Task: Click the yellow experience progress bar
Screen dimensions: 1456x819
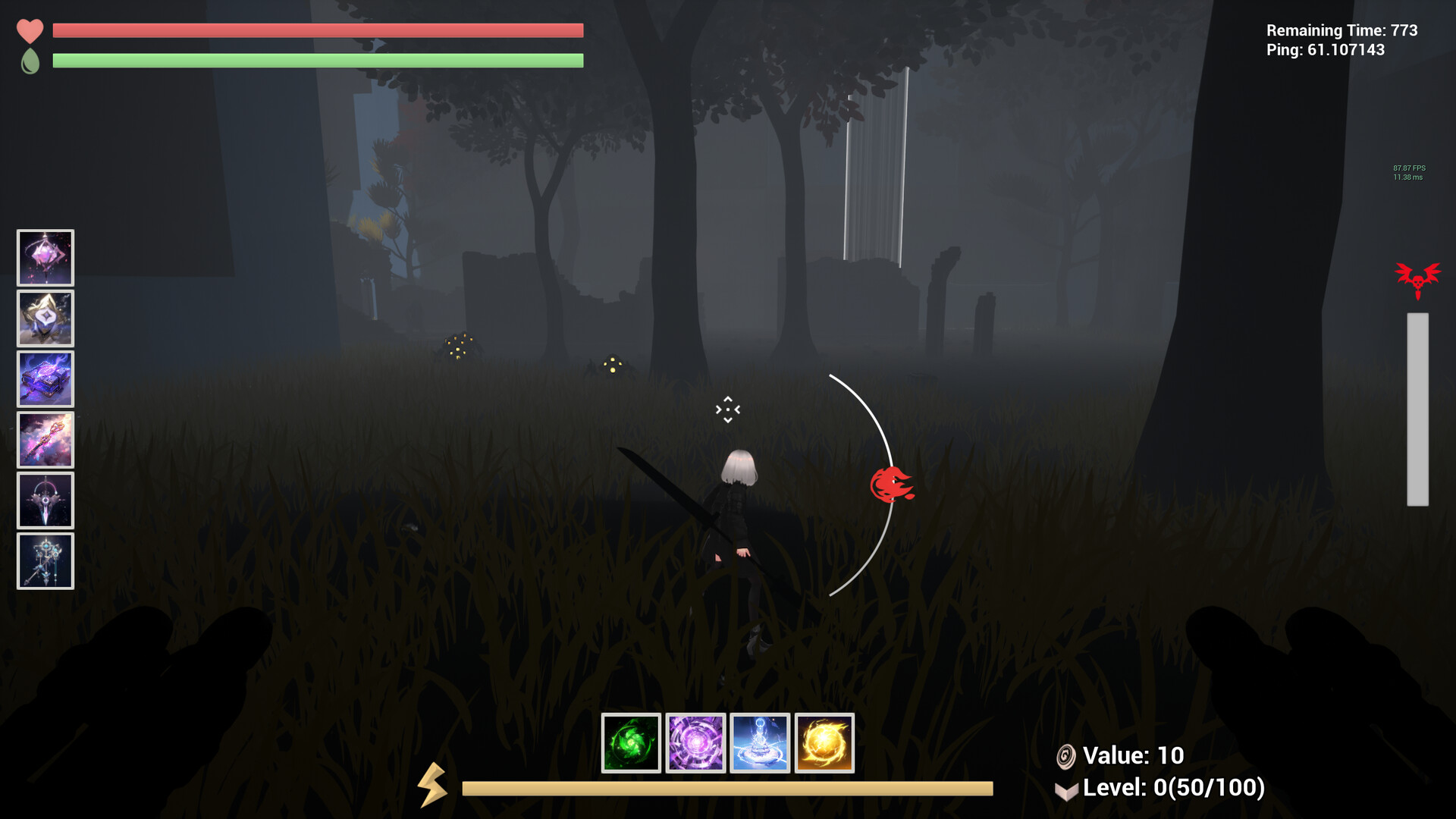Action: click(728, 788)
